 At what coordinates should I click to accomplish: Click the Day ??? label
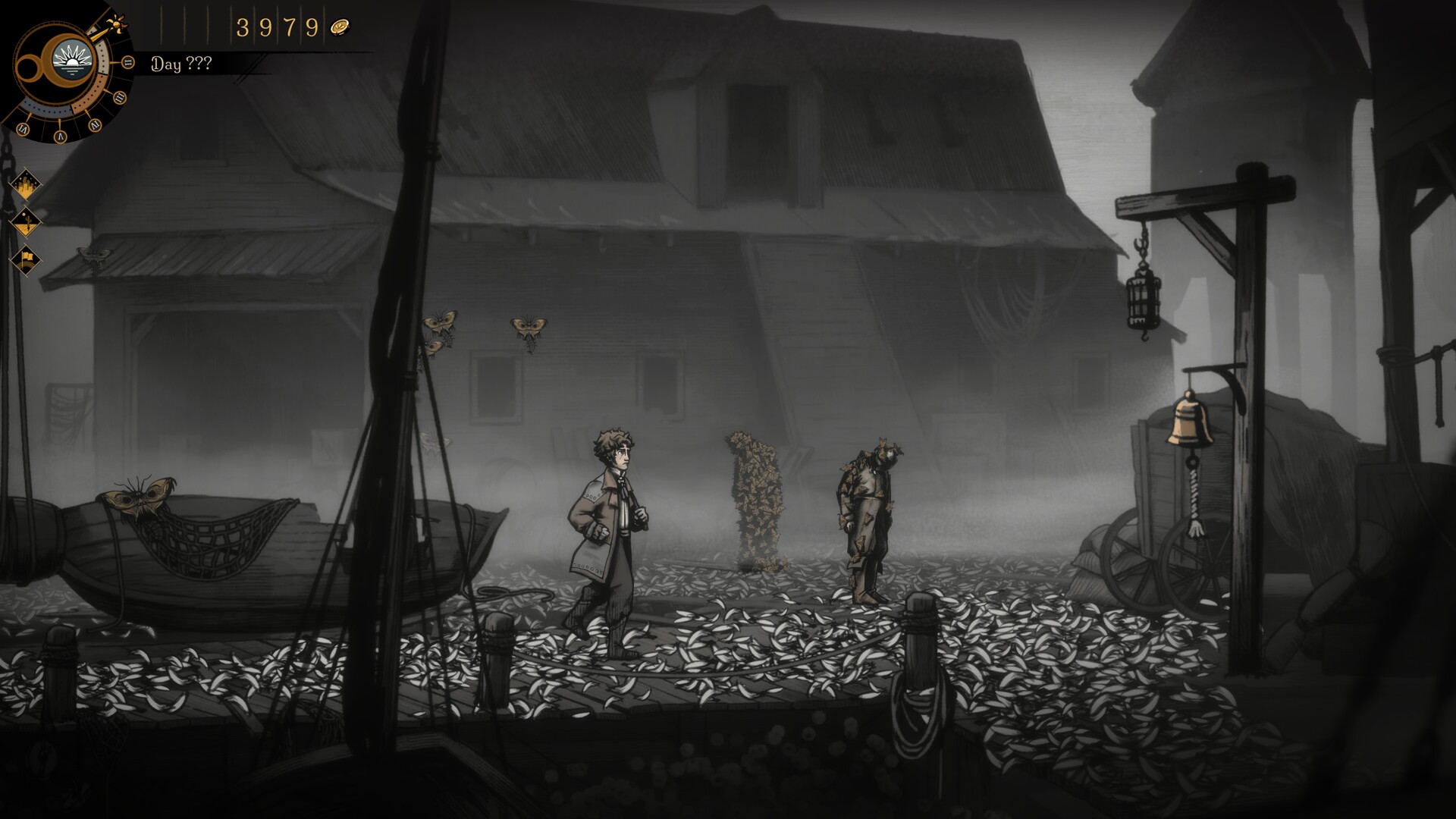180,64
